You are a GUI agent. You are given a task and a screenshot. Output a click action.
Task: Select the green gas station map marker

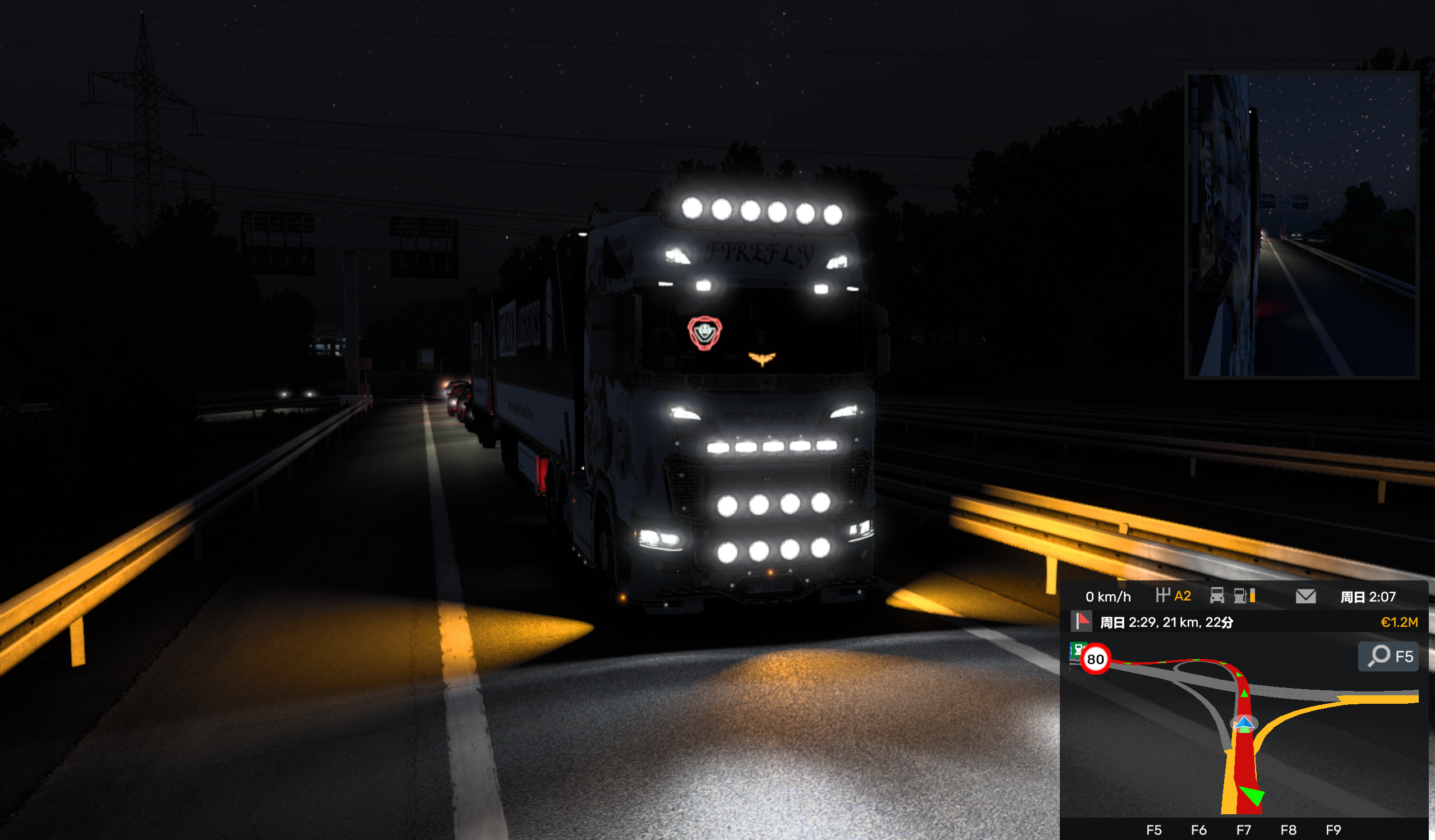[1076, 649]
